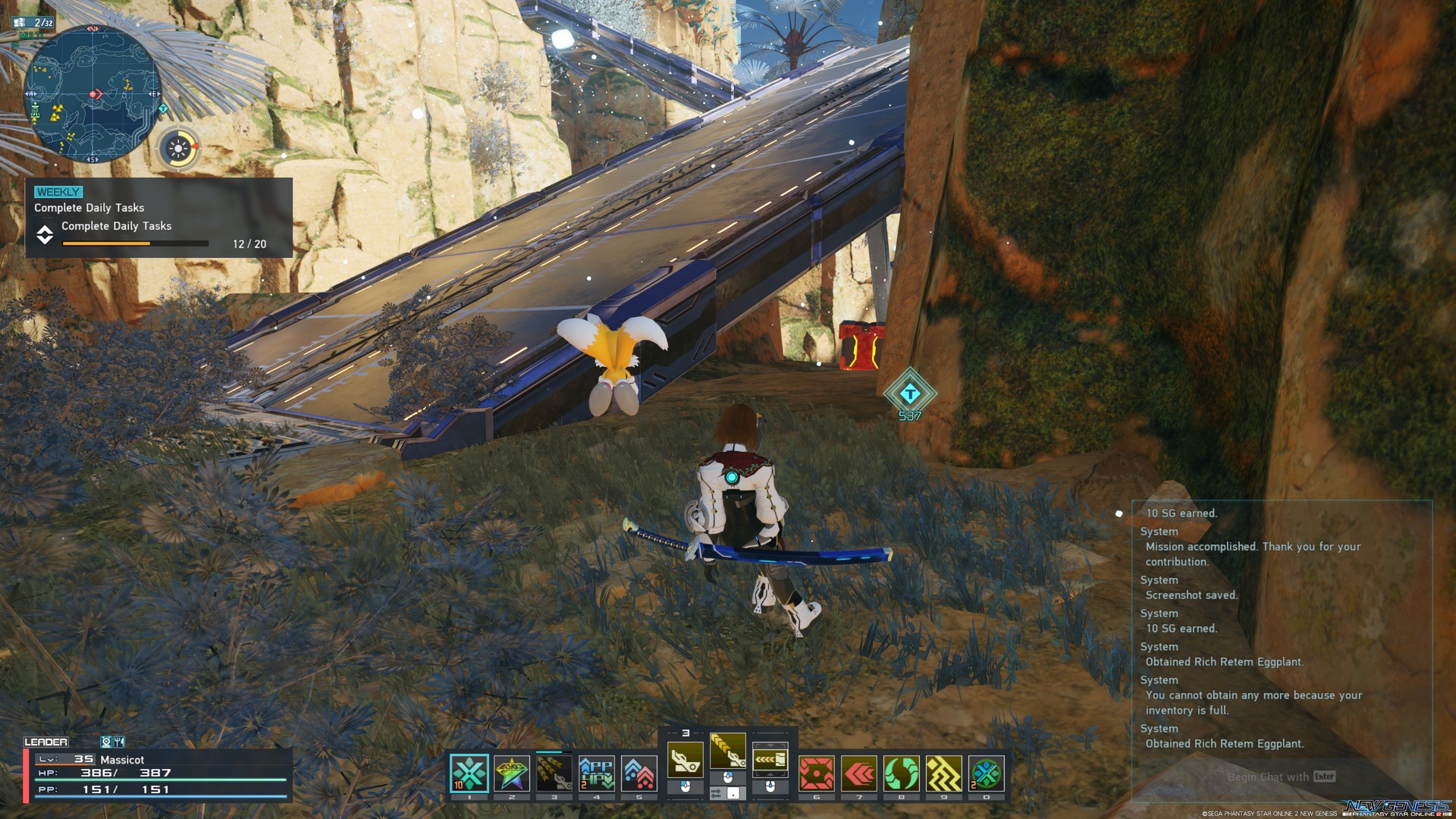Click the teal T waypoint marker numbered 537
This screenshot has height=819, width=1456.
tap(909, 393)
